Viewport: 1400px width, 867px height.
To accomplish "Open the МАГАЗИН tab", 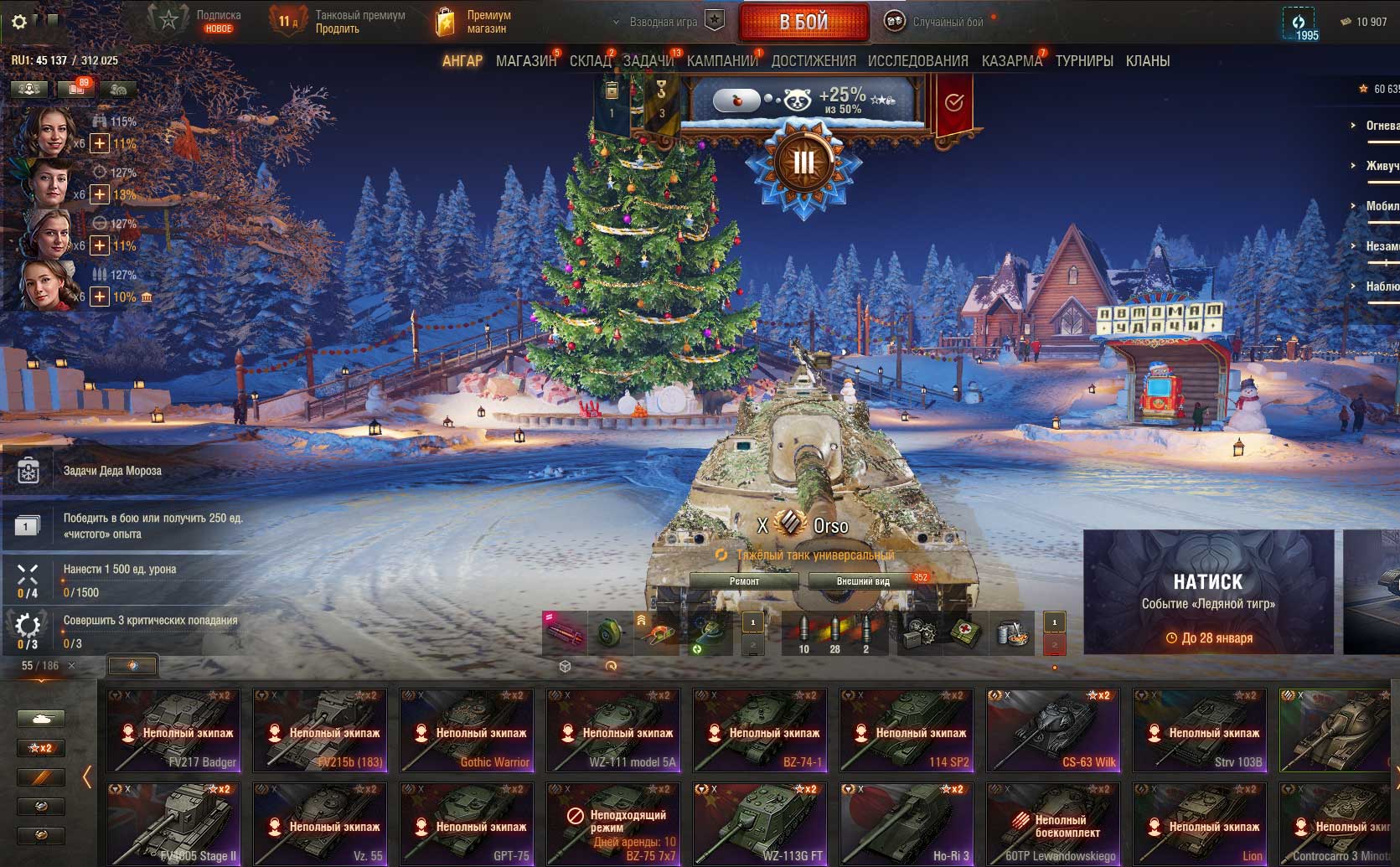I will pos(525,61).
